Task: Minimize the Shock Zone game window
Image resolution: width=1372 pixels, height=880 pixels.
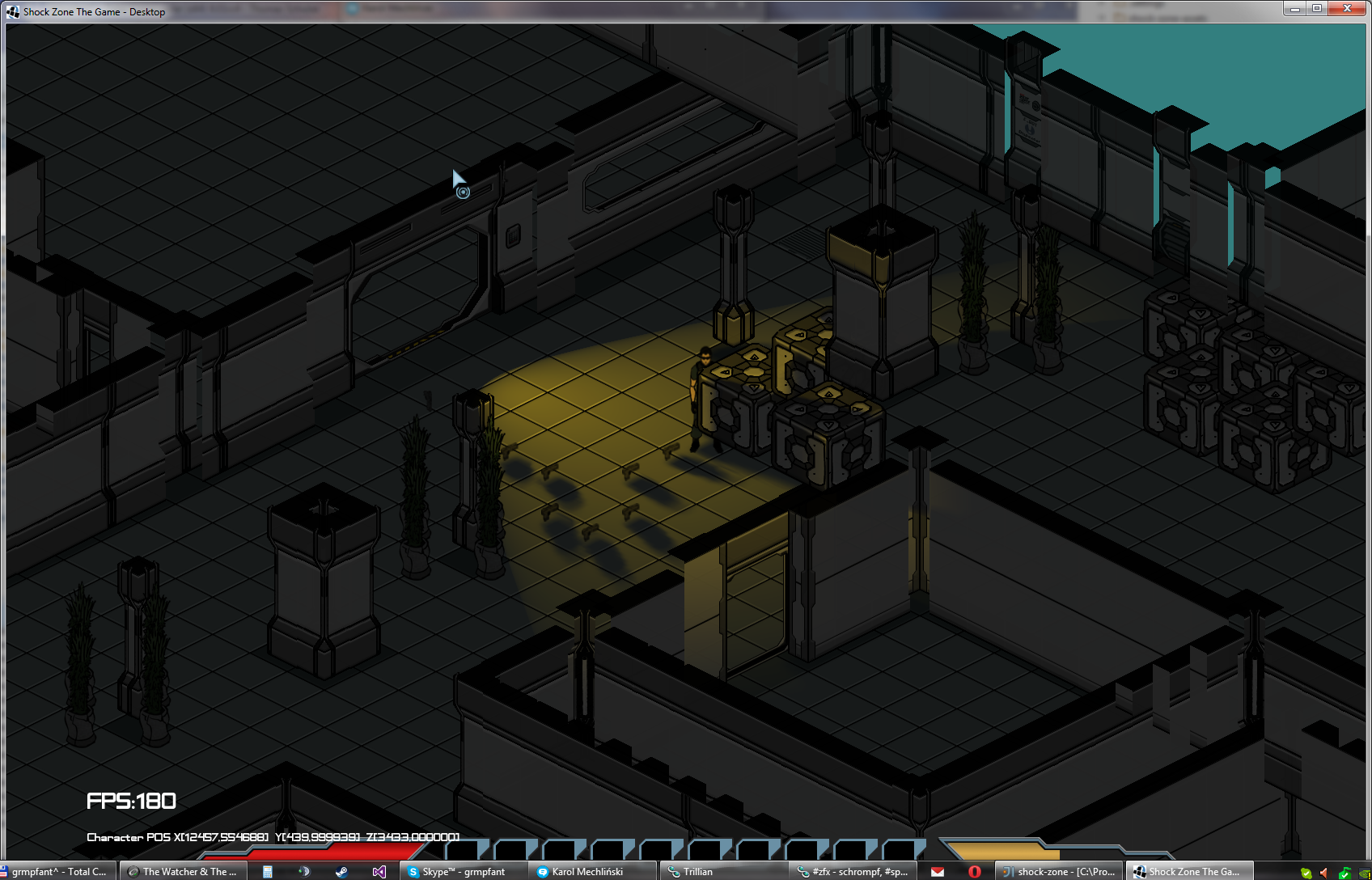Action: 1294,8
